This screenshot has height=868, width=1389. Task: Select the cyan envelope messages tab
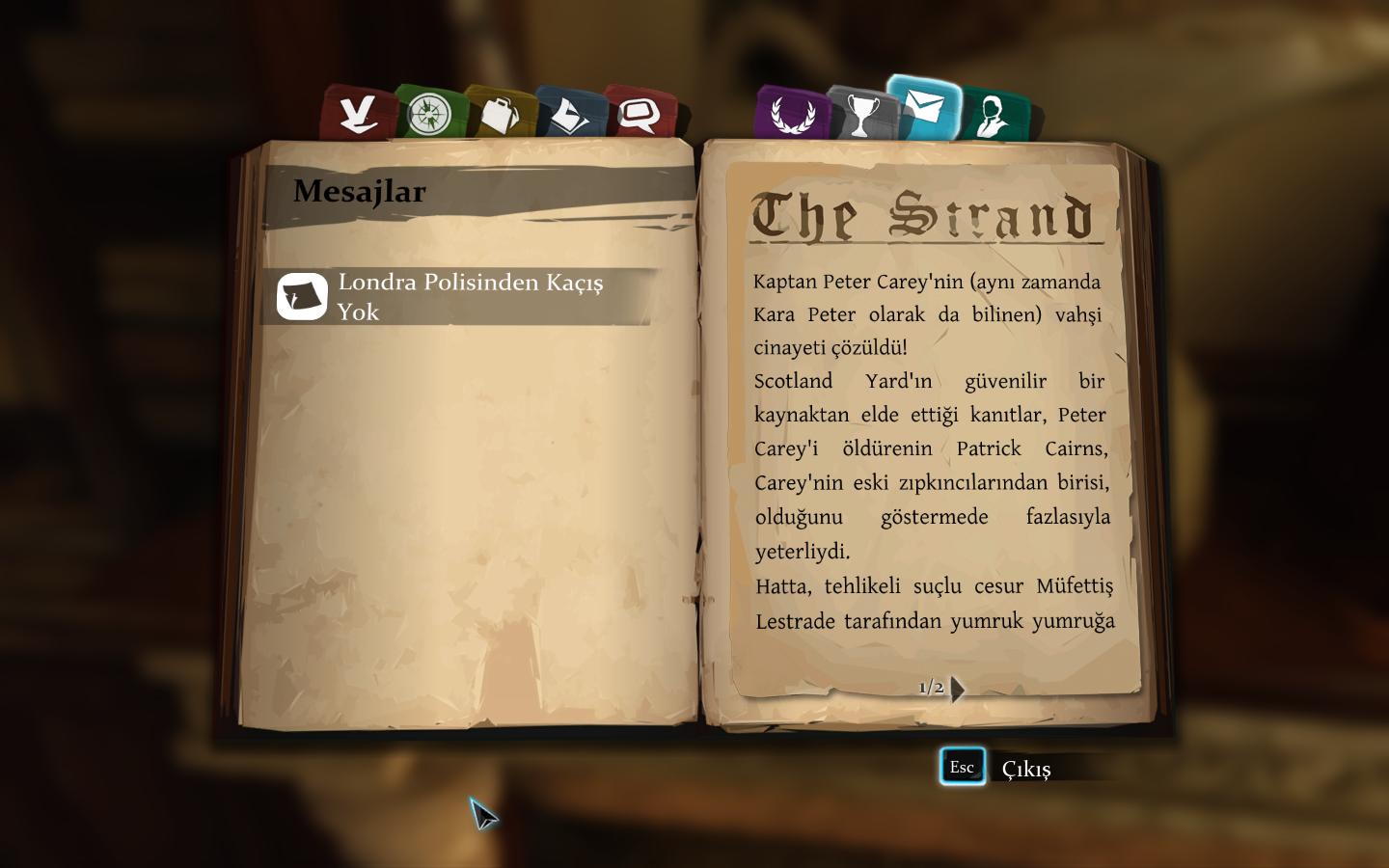pos(924,107)
